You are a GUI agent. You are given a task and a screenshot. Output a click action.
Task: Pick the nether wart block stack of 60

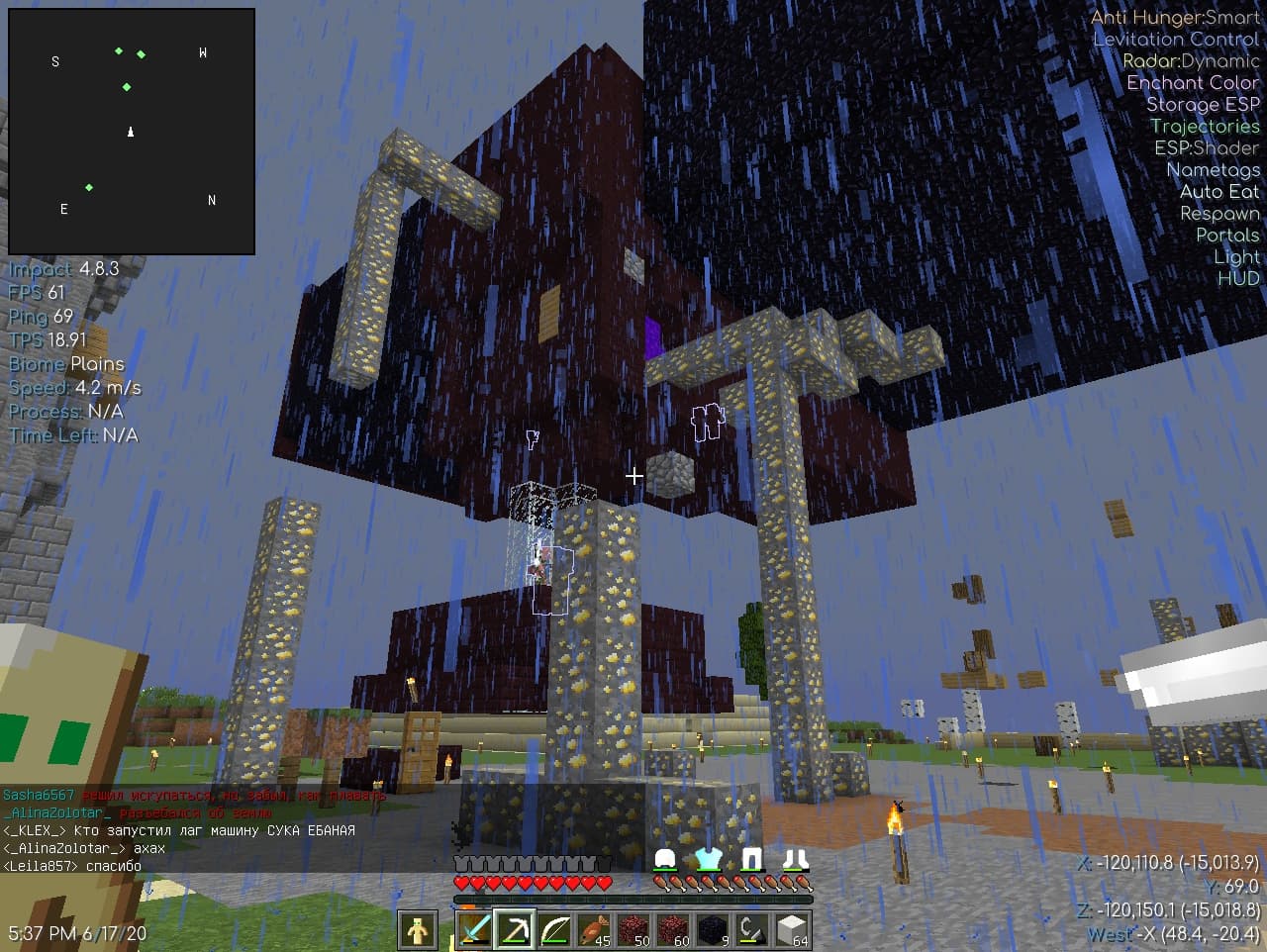click(673, 930)
